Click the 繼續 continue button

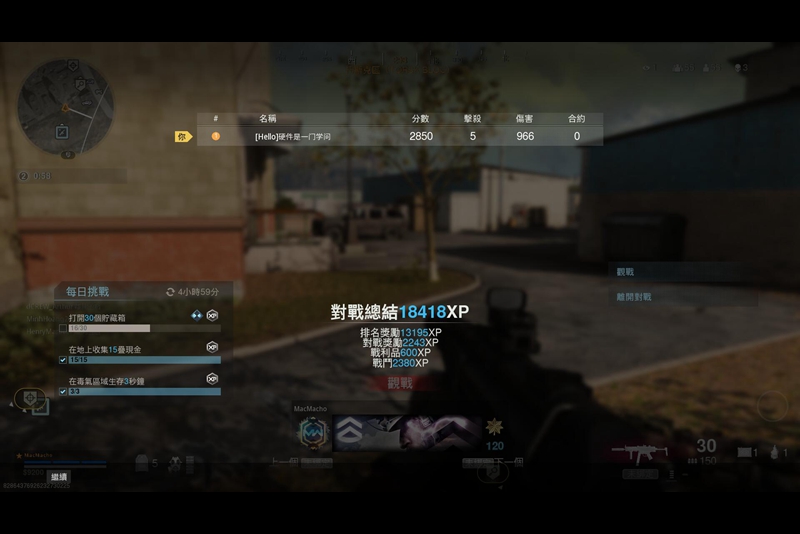[60, 477]
